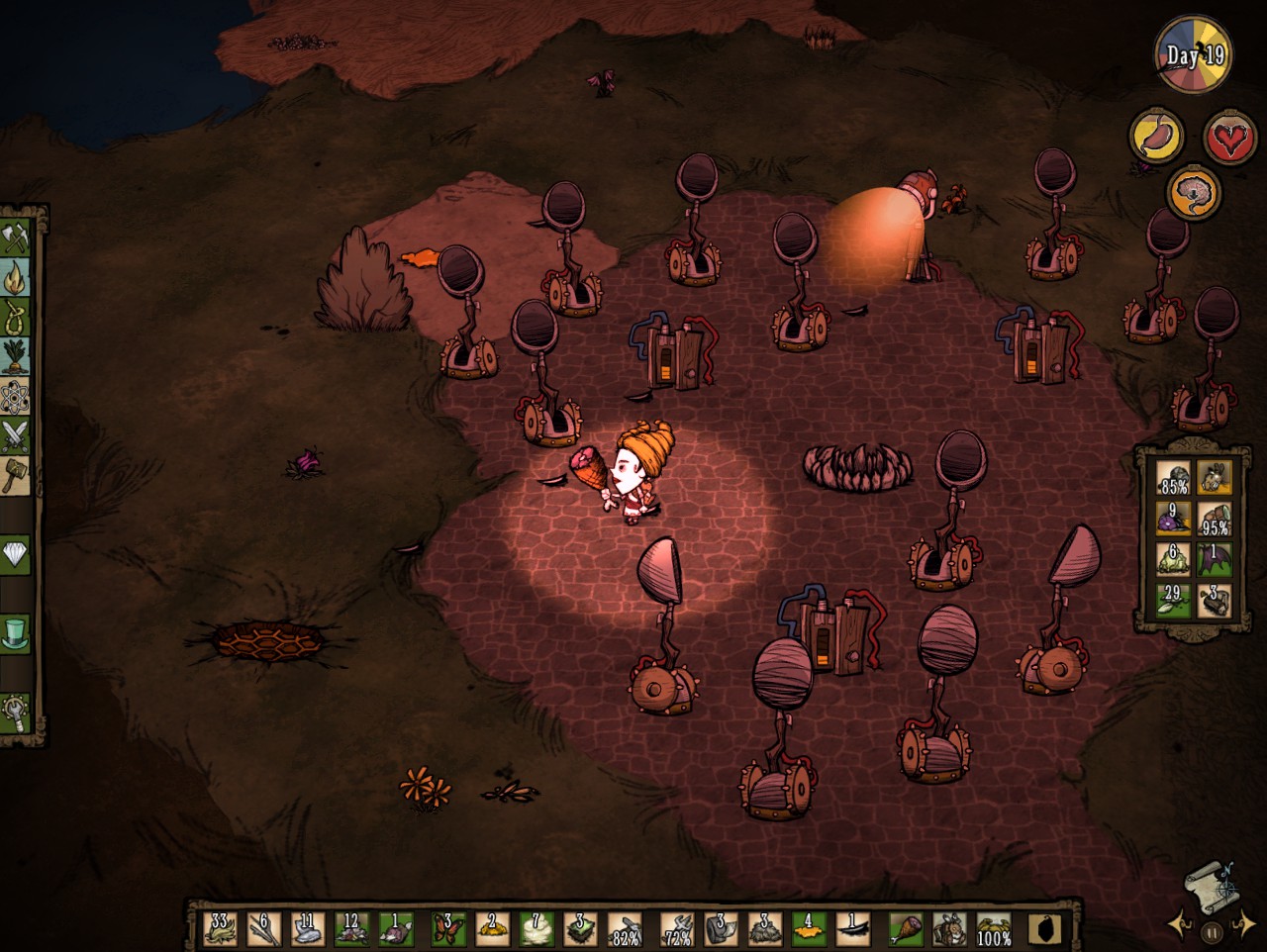Open the Fire crafting tab
Image resolution: width=1267 pixels, height=952 pixels.
(18, 278)
